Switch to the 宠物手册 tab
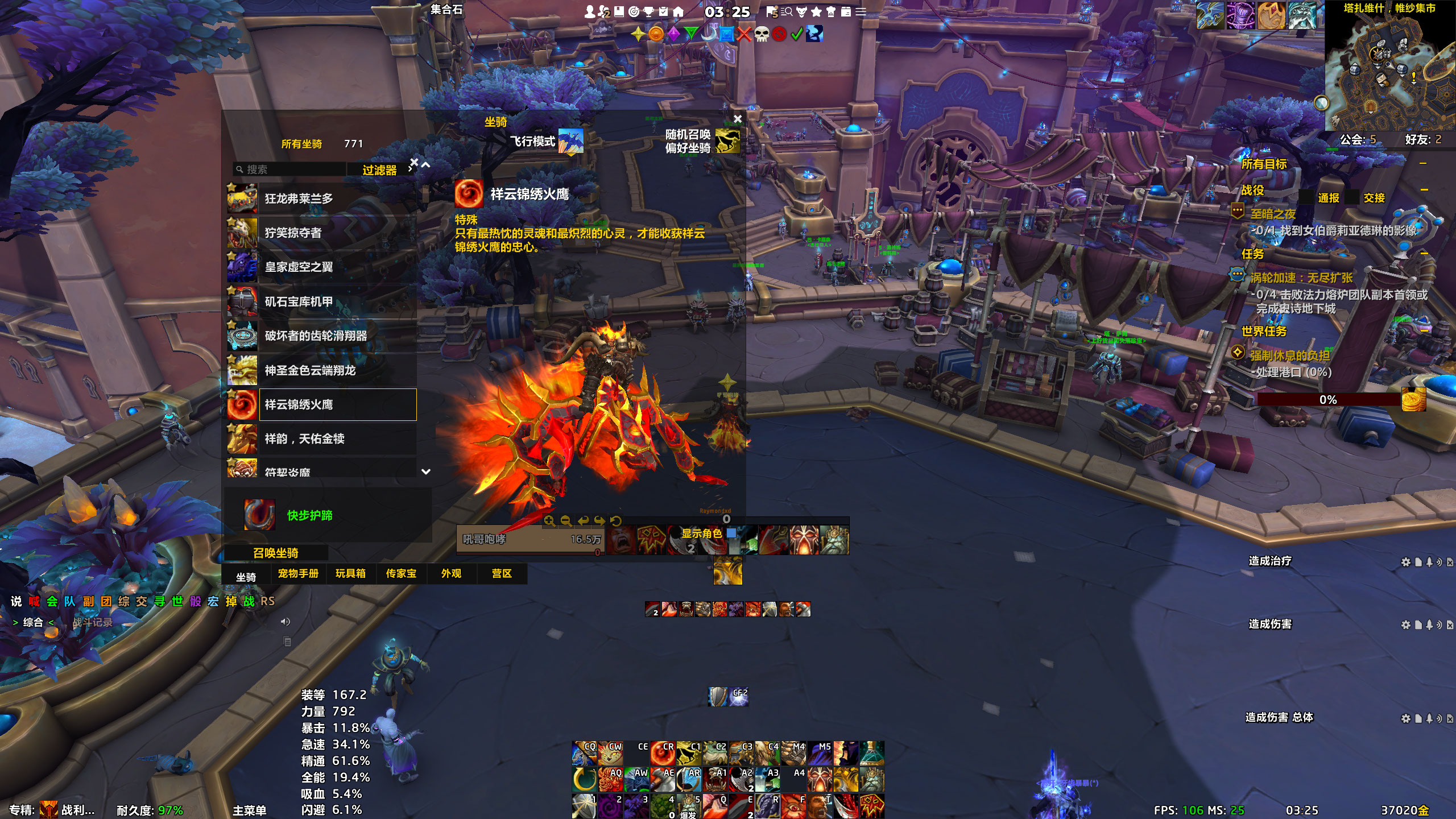This screenshot has width=1456, height=819. tap(298, 574)
